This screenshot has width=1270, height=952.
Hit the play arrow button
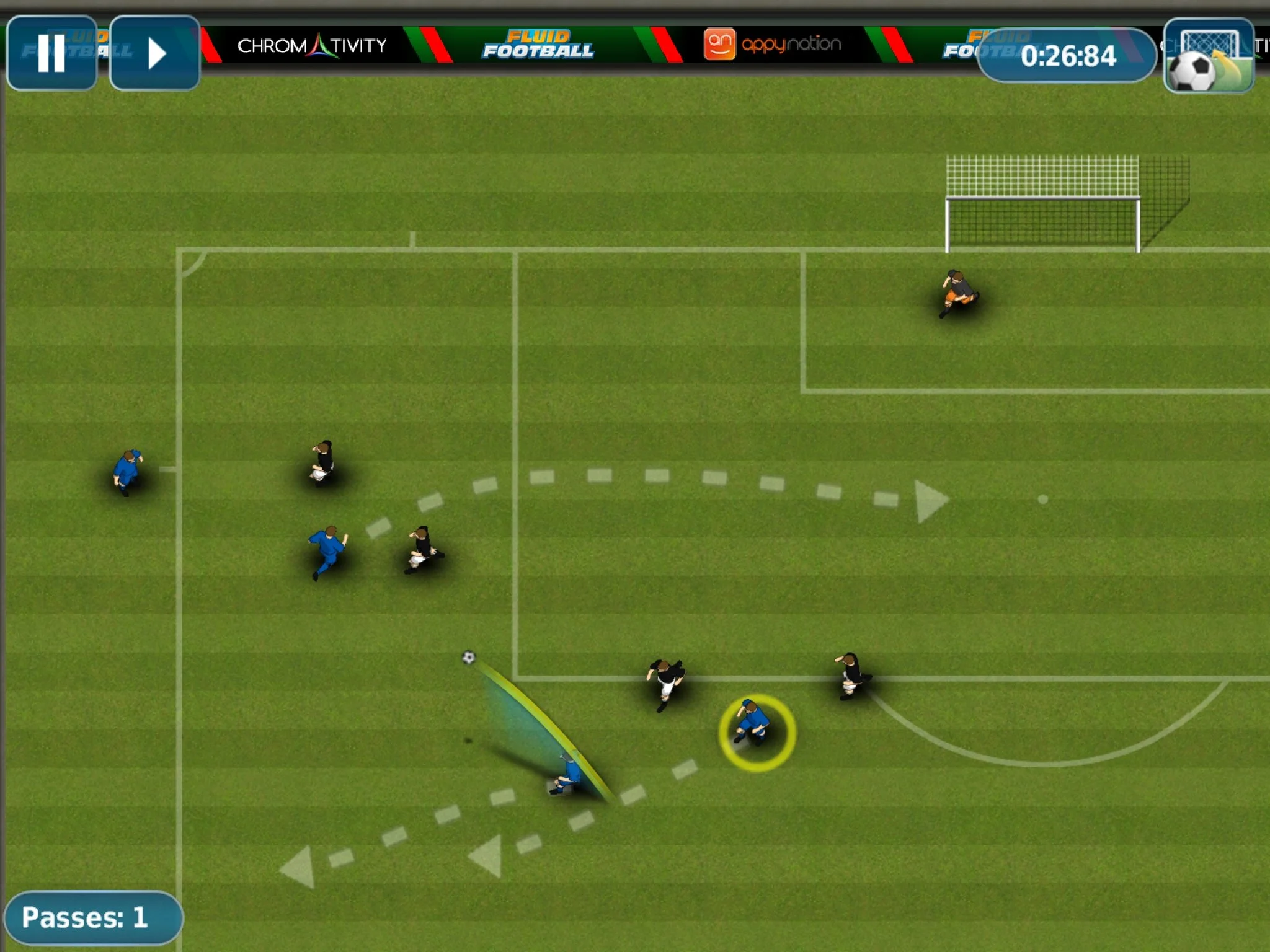[x=155, y=53]
